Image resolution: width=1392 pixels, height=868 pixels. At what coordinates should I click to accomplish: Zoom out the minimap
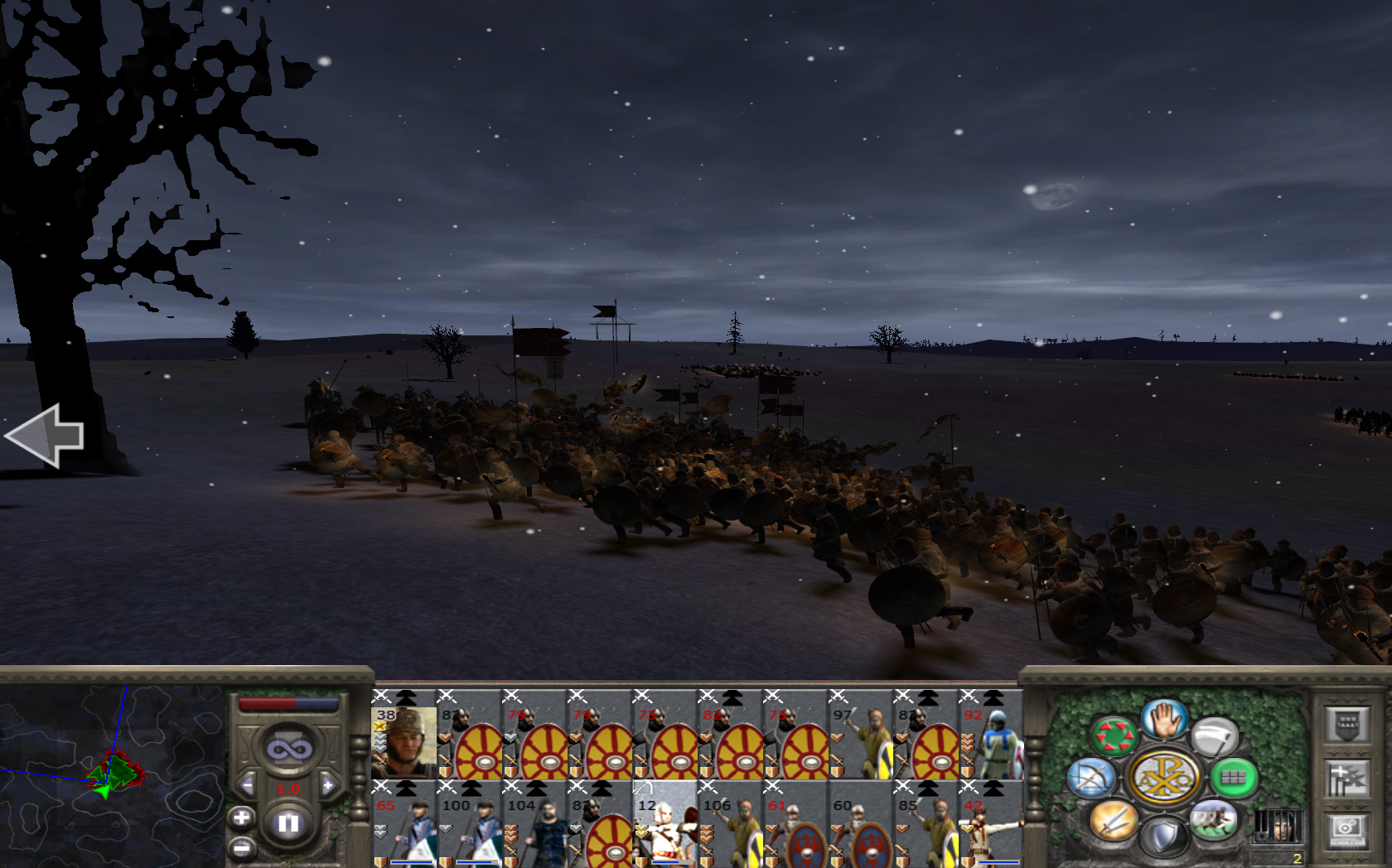coord(241,848)
